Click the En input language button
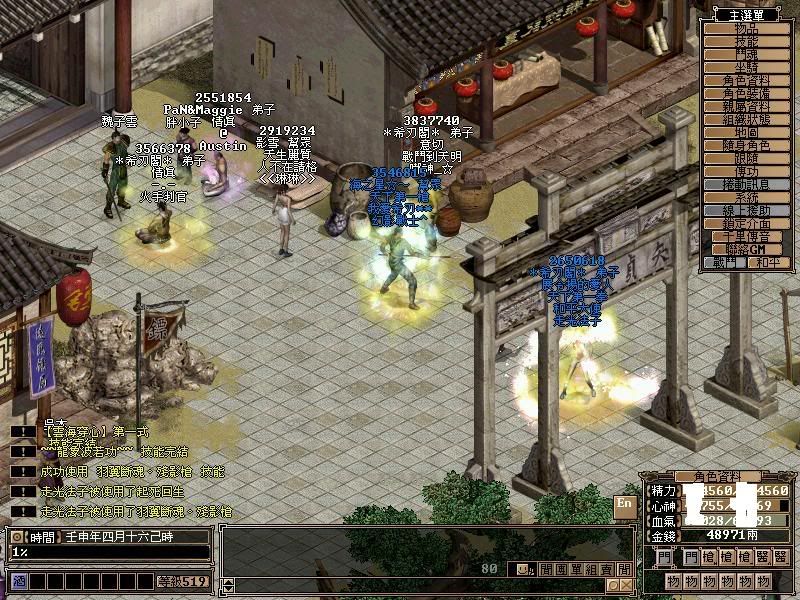Image resolution: width=800 pixels, height=600 pixels. point(624,504)
